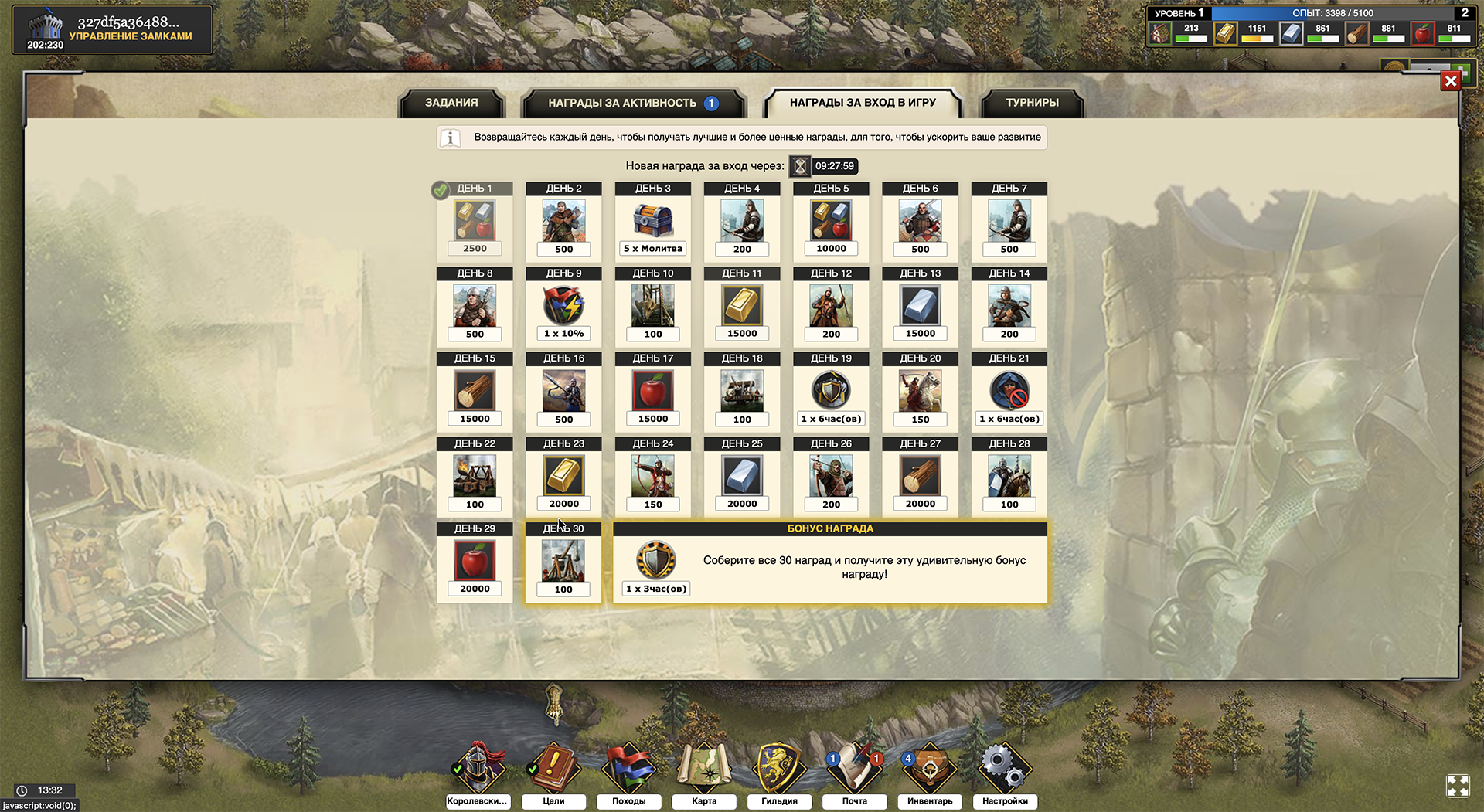This screenshot has width=1484, height=812.
Task: Switch to the ТУРНИРЫ tab
Action: 1031,102
